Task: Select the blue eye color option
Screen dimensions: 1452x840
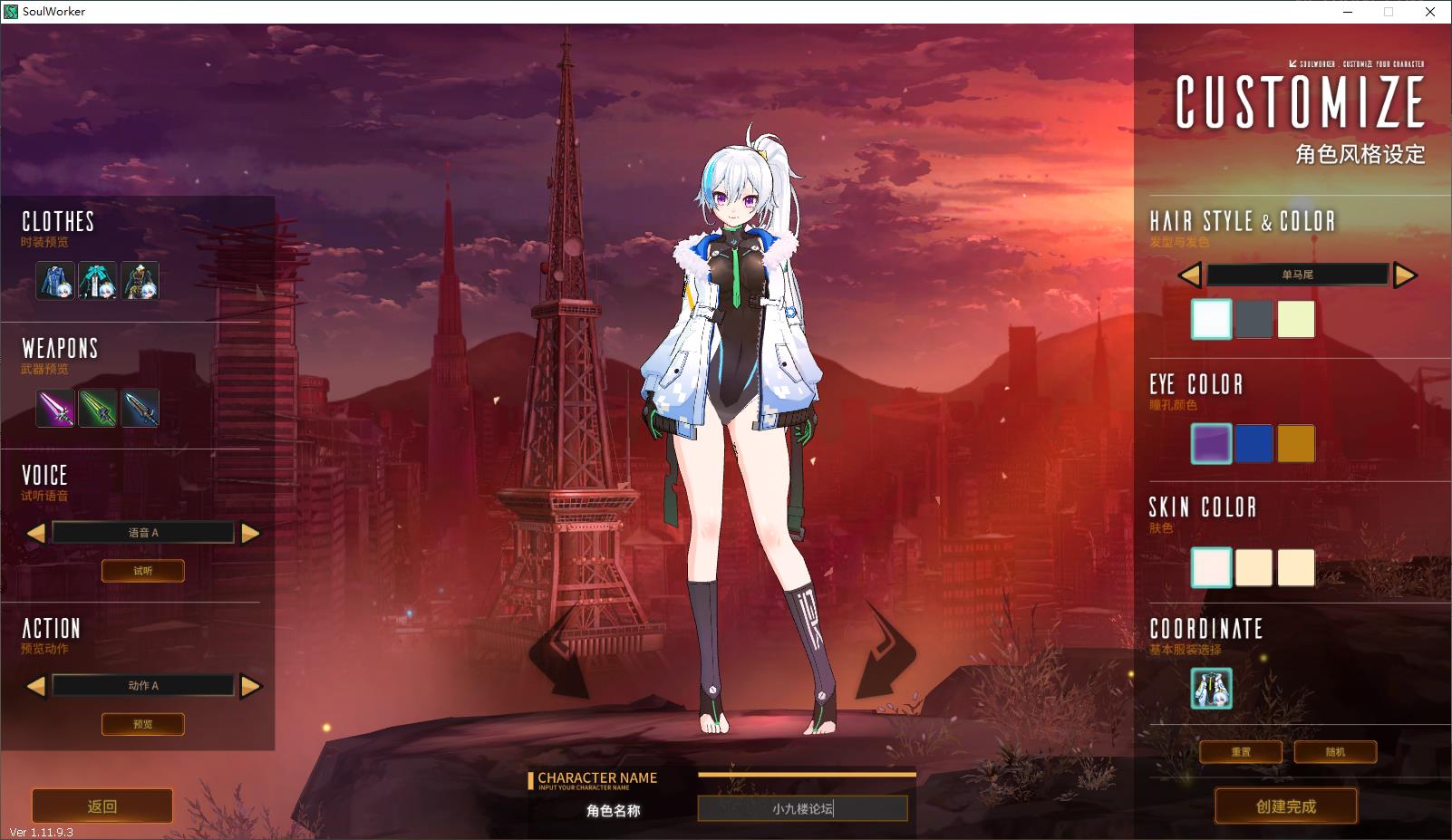Action: pyautogui.click(x=1254, y=445)
